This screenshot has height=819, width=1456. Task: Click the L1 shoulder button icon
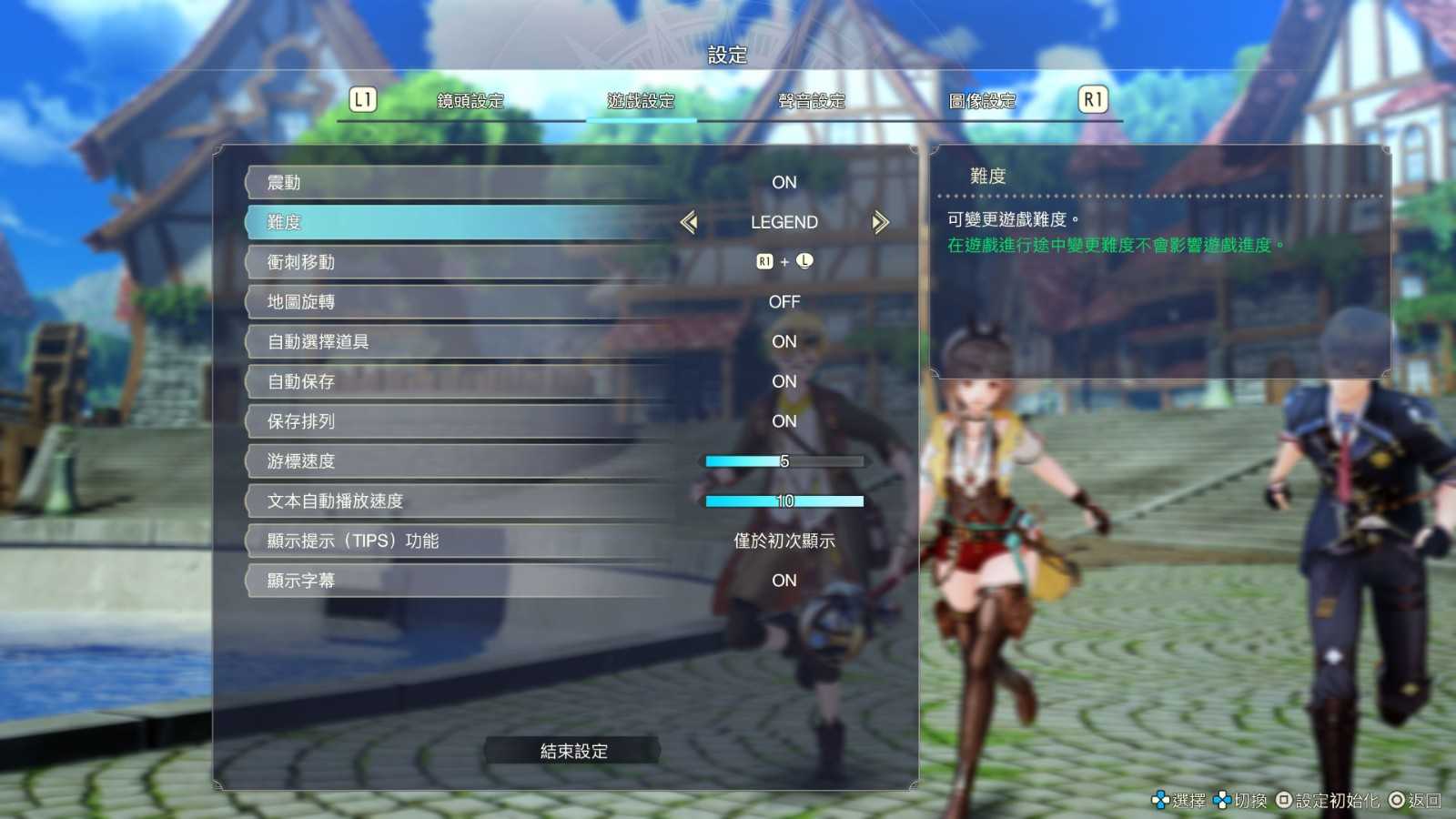tap(362, 99)
